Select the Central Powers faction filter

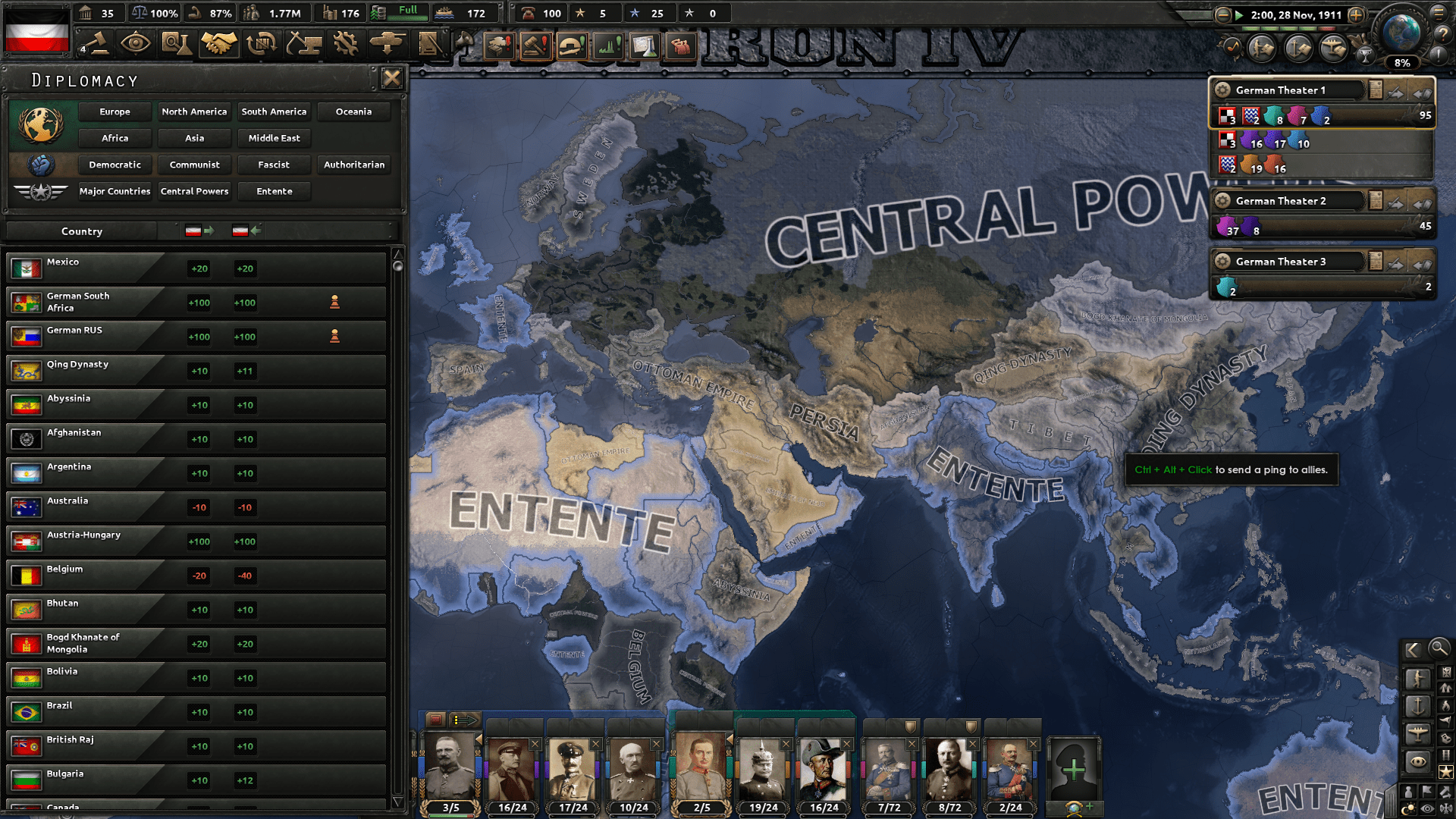click(x=194, y=191)
